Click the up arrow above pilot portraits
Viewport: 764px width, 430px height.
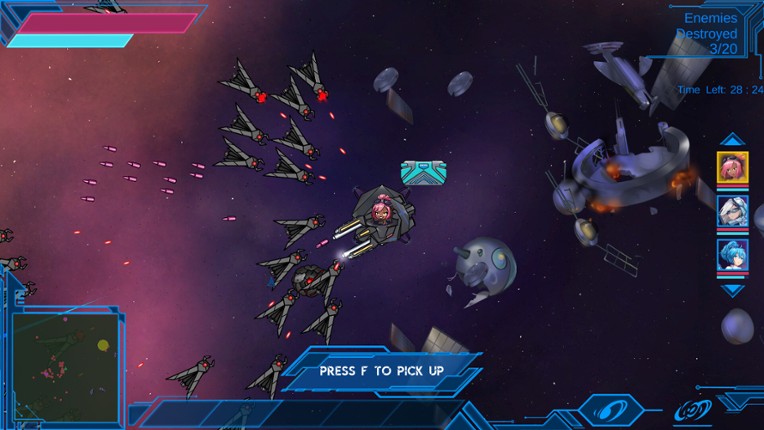732,140
